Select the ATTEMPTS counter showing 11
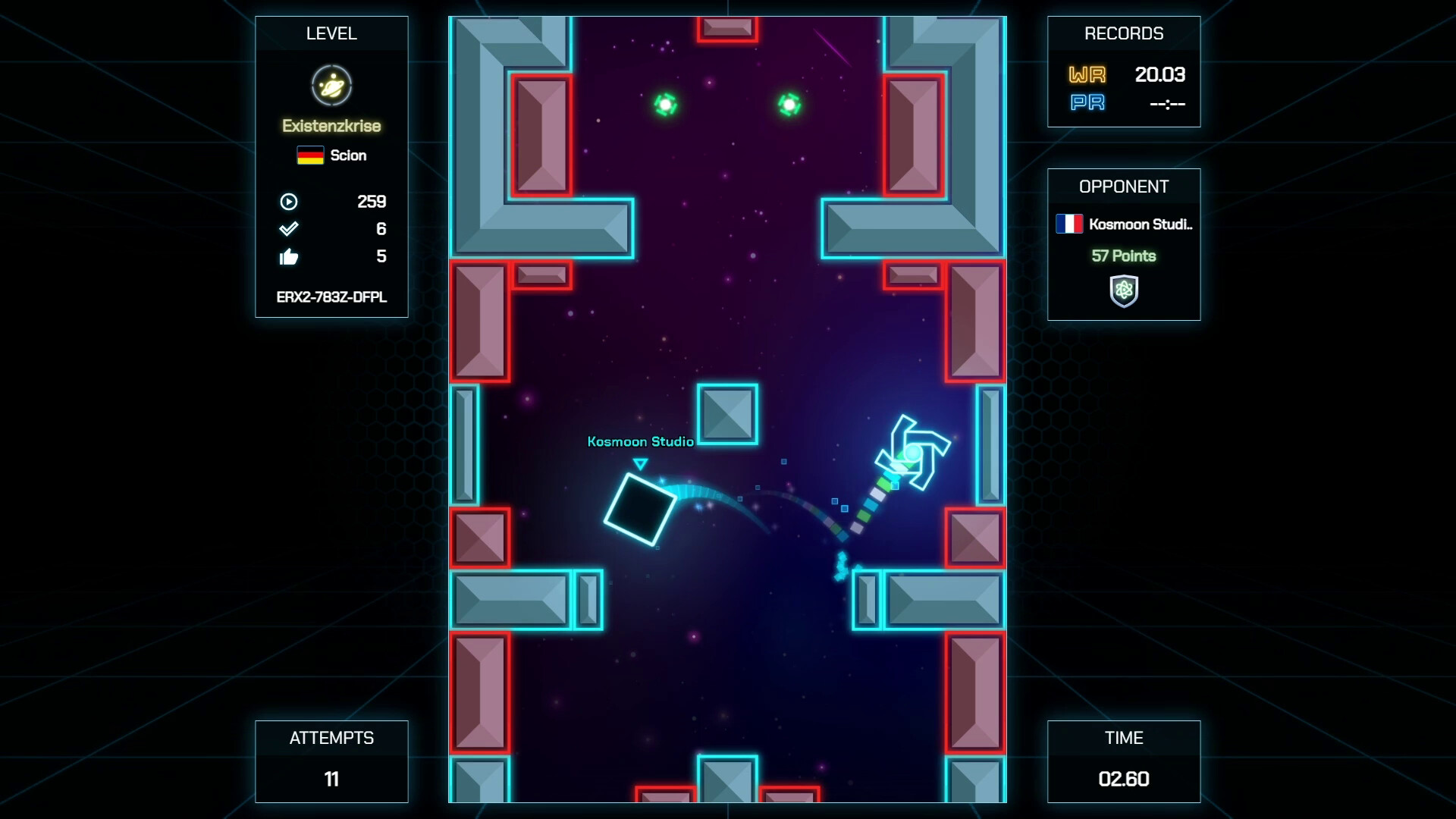1456x819 pixels. pos(332,778)
